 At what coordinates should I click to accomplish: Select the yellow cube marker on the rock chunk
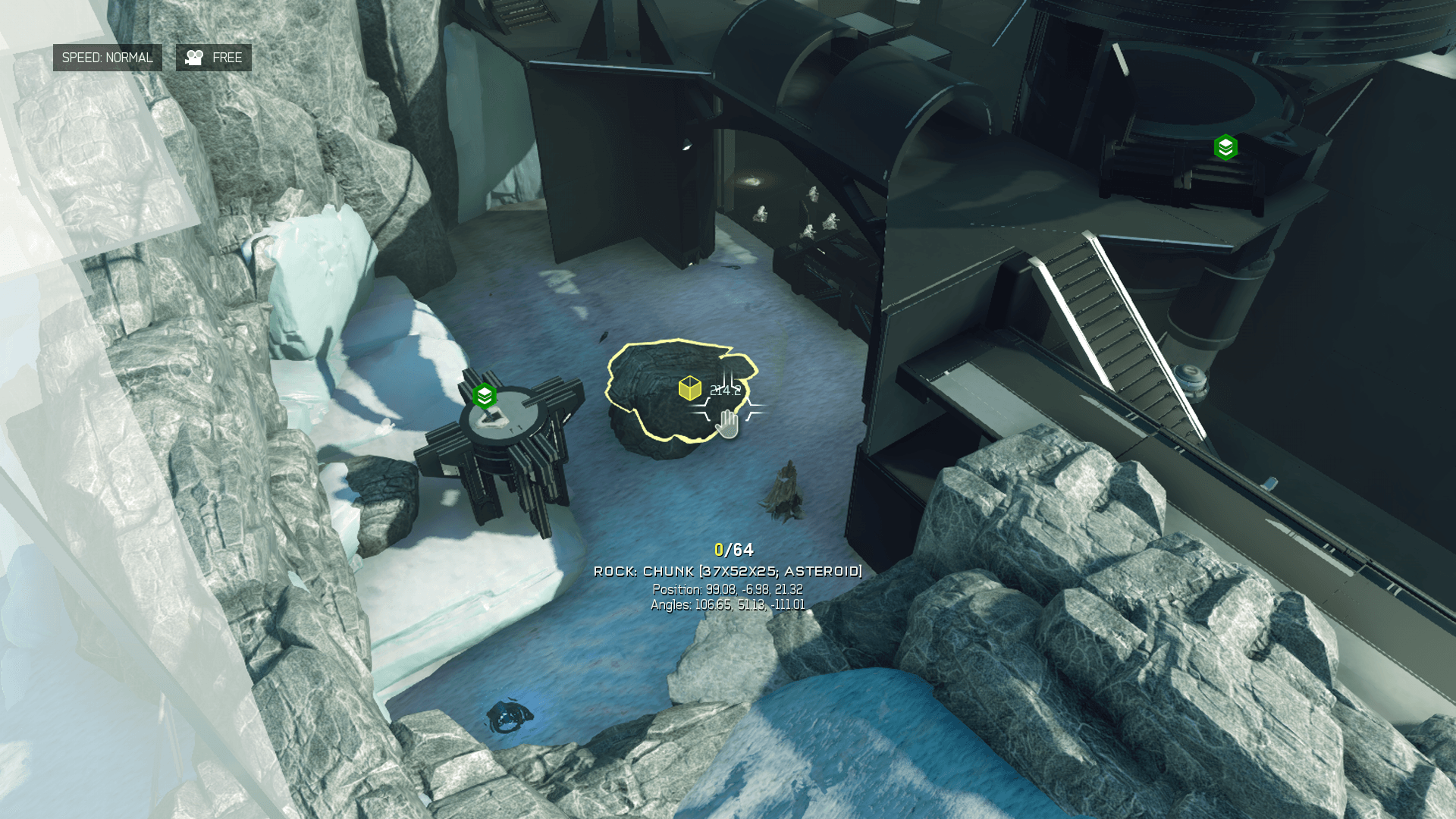coord(689,388)
